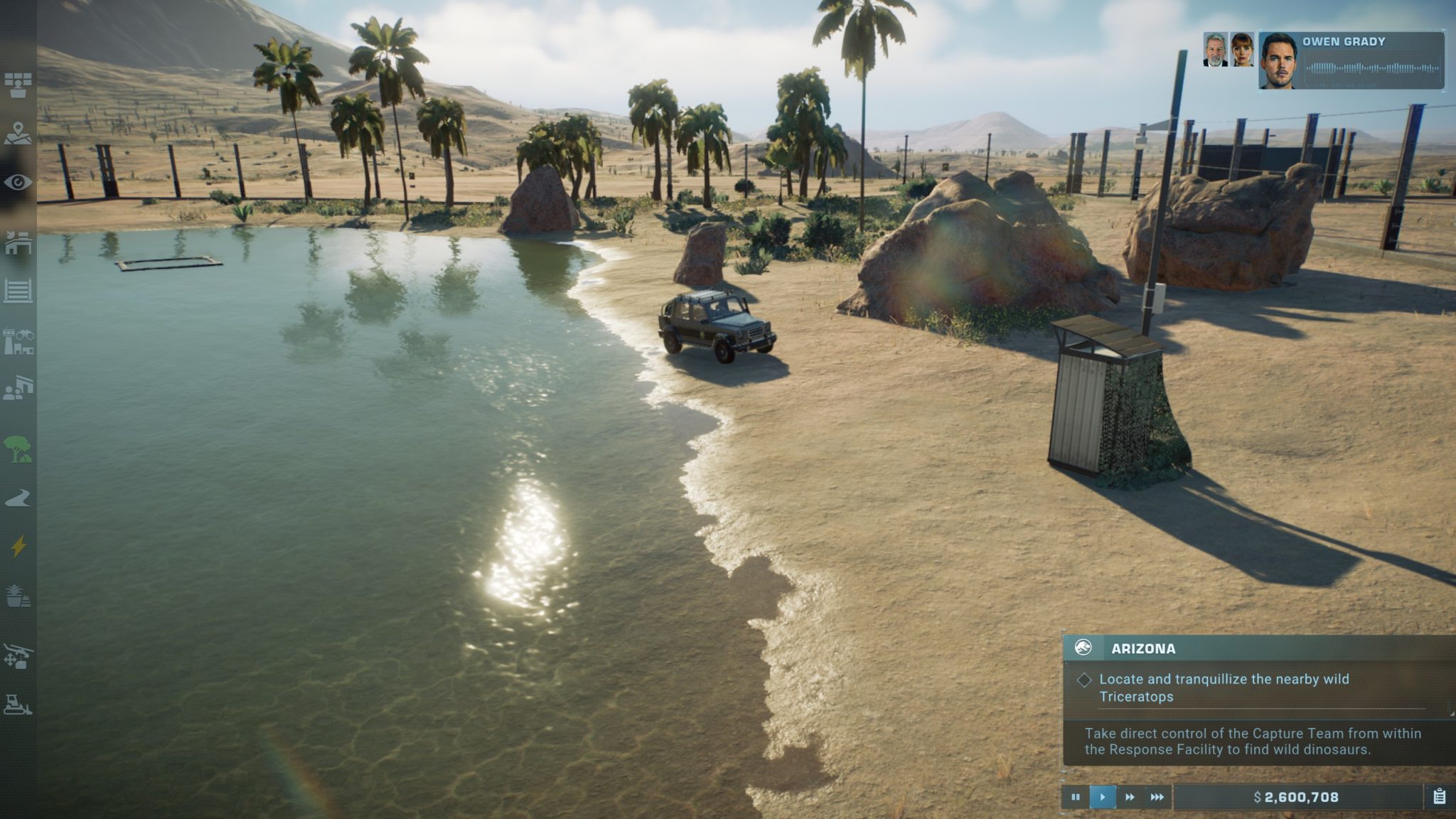
Task: Open the lightning bolt power menu
Action: (x=18, y=546)
